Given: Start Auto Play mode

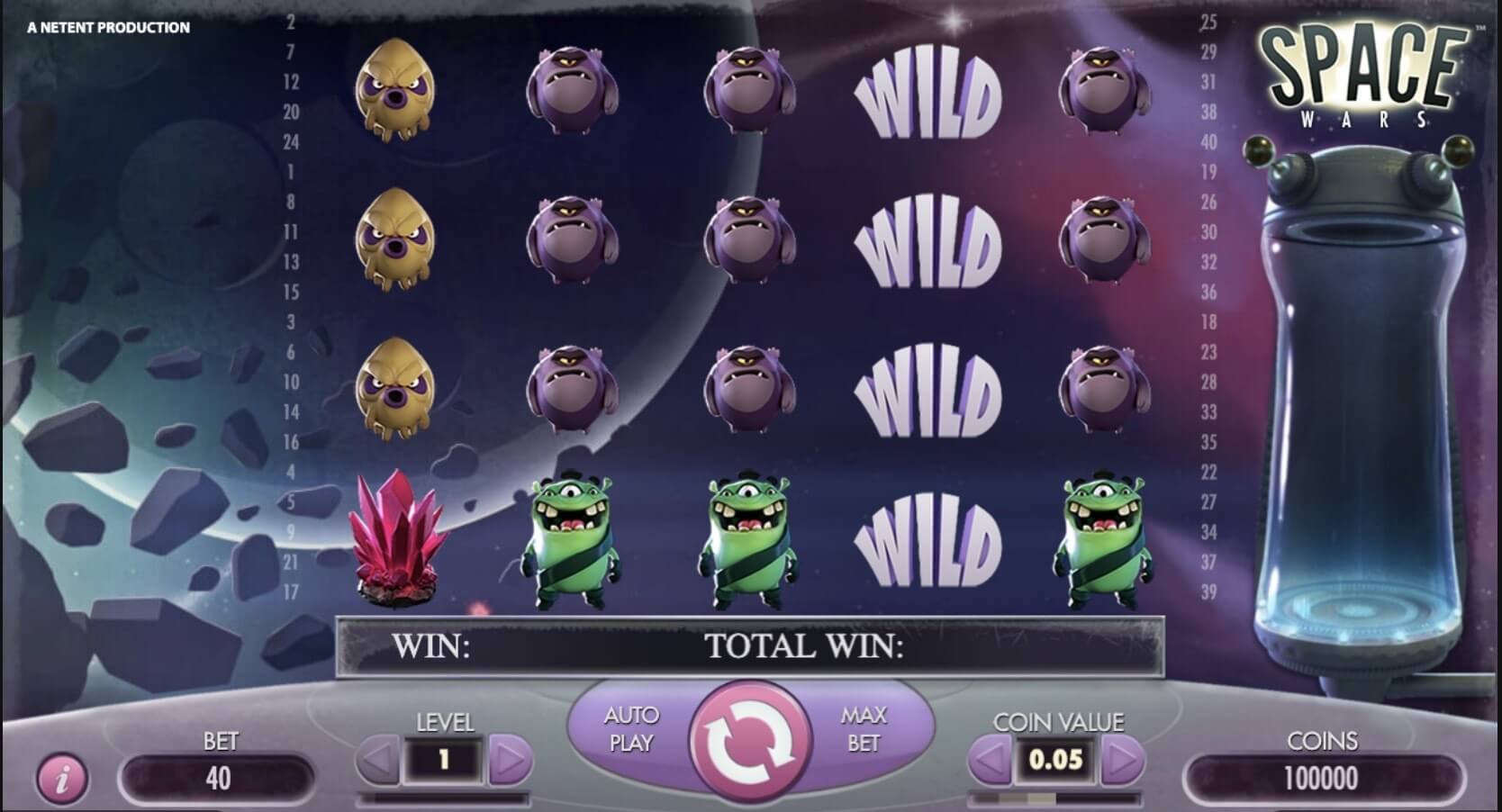Looking at the screenshot, I should 630,728.
